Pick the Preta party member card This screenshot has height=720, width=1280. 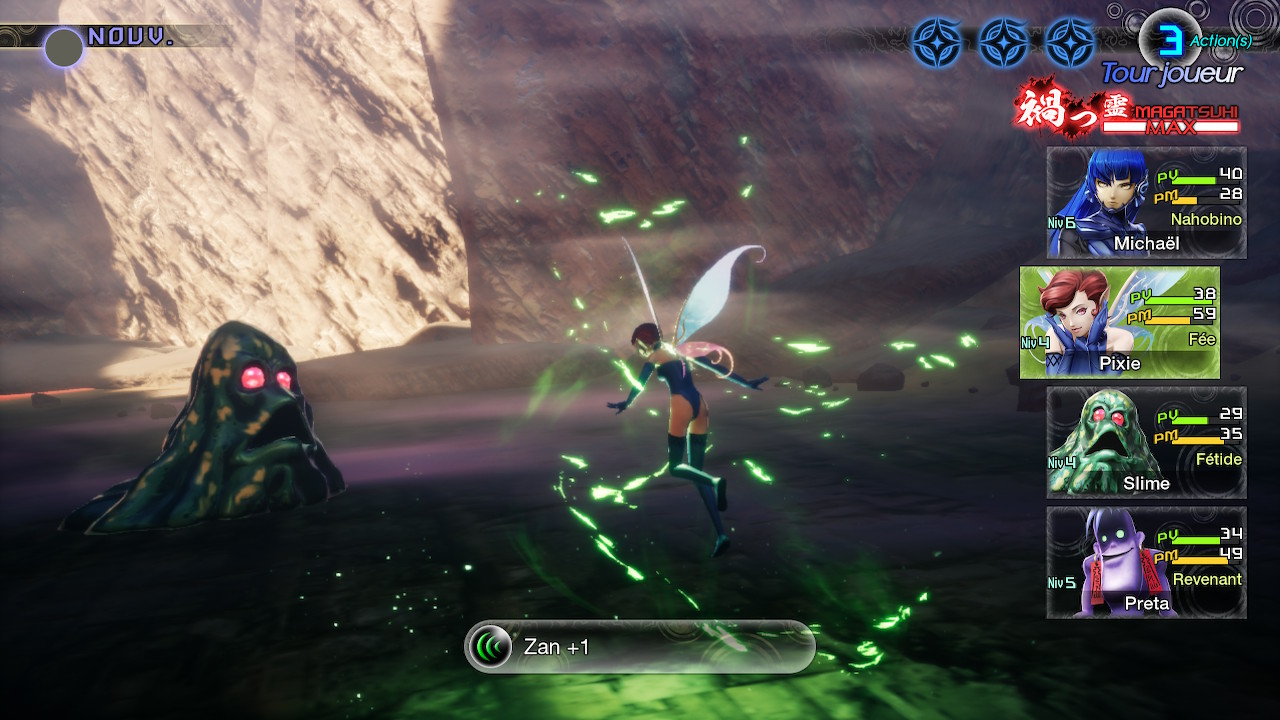(1146, 562)
